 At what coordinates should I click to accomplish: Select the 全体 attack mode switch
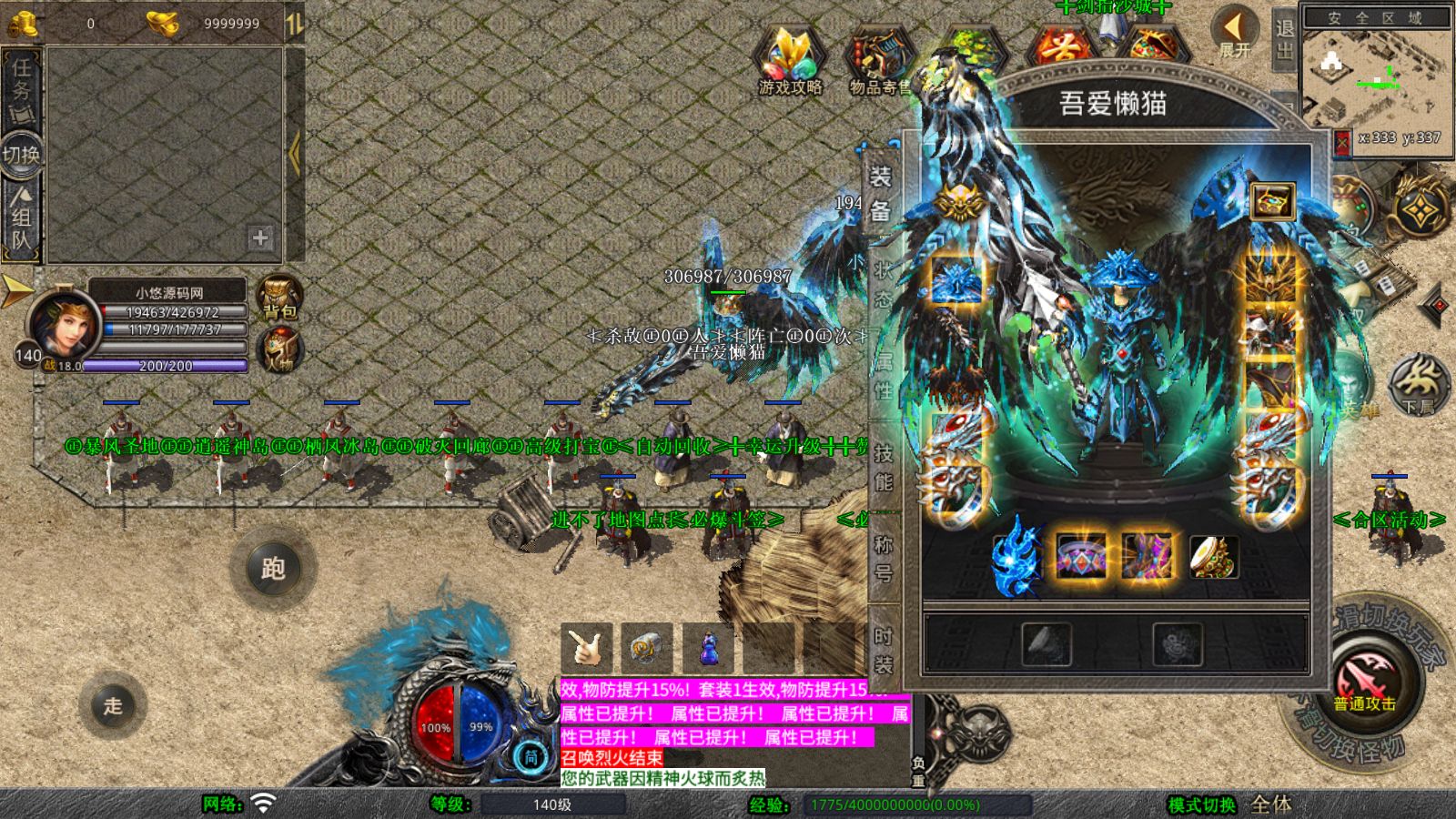click(x=1270, y=804)
